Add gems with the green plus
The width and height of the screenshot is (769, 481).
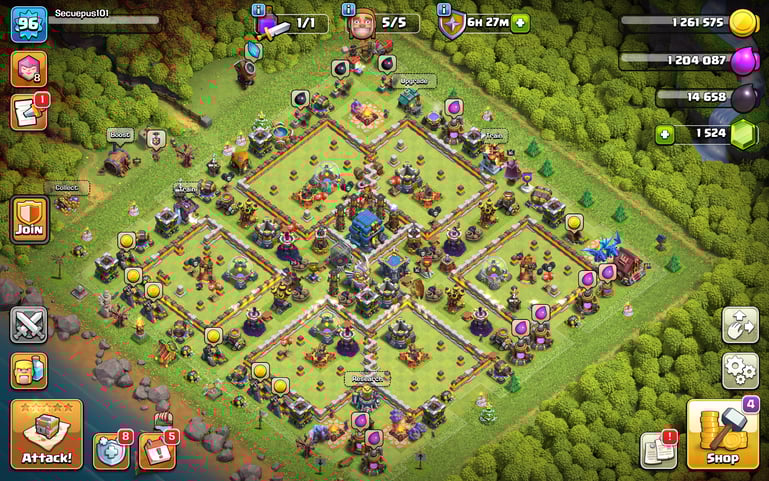[x=665, y=134]
